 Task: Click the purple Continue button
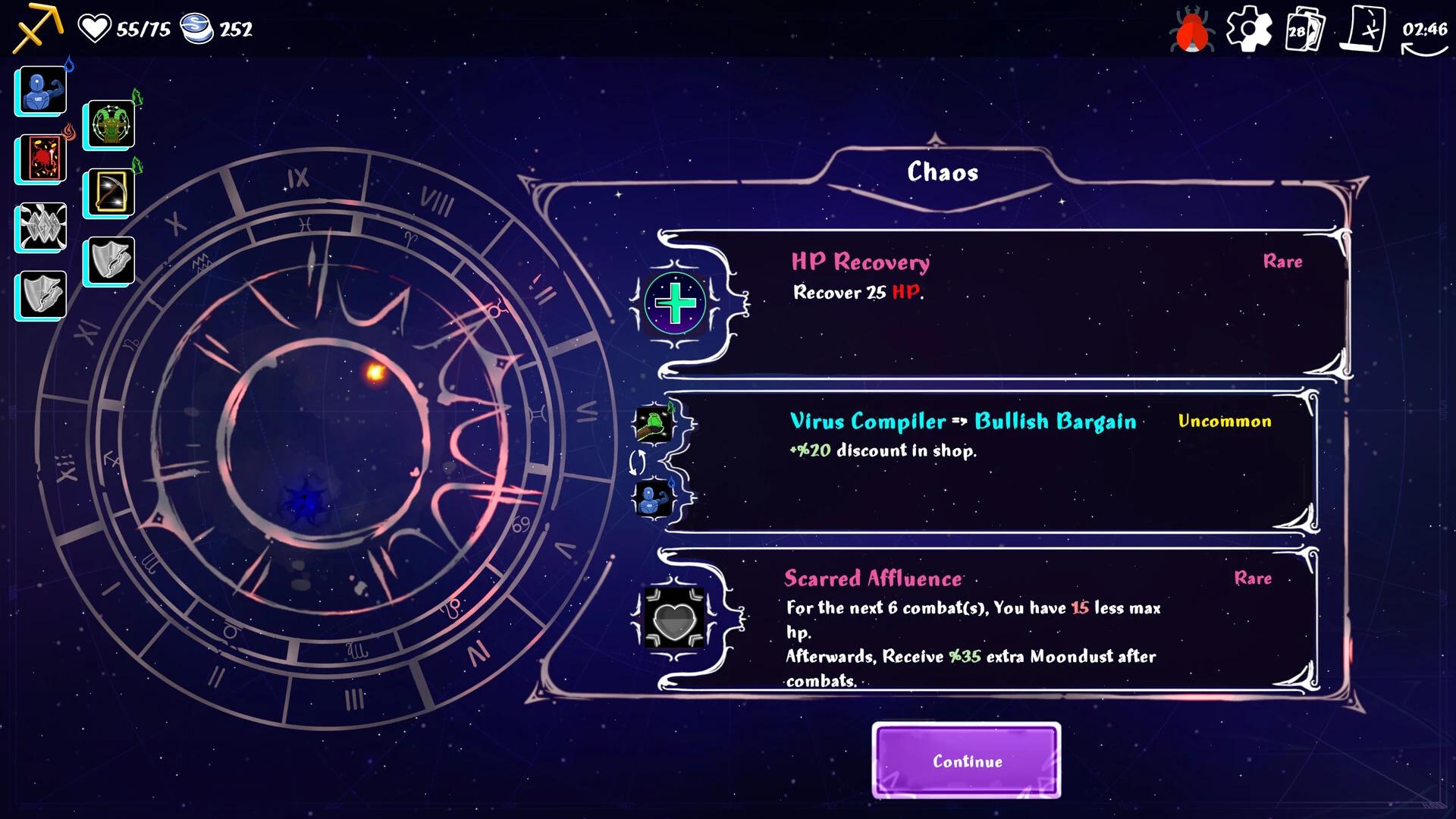[x=966, y=761]
